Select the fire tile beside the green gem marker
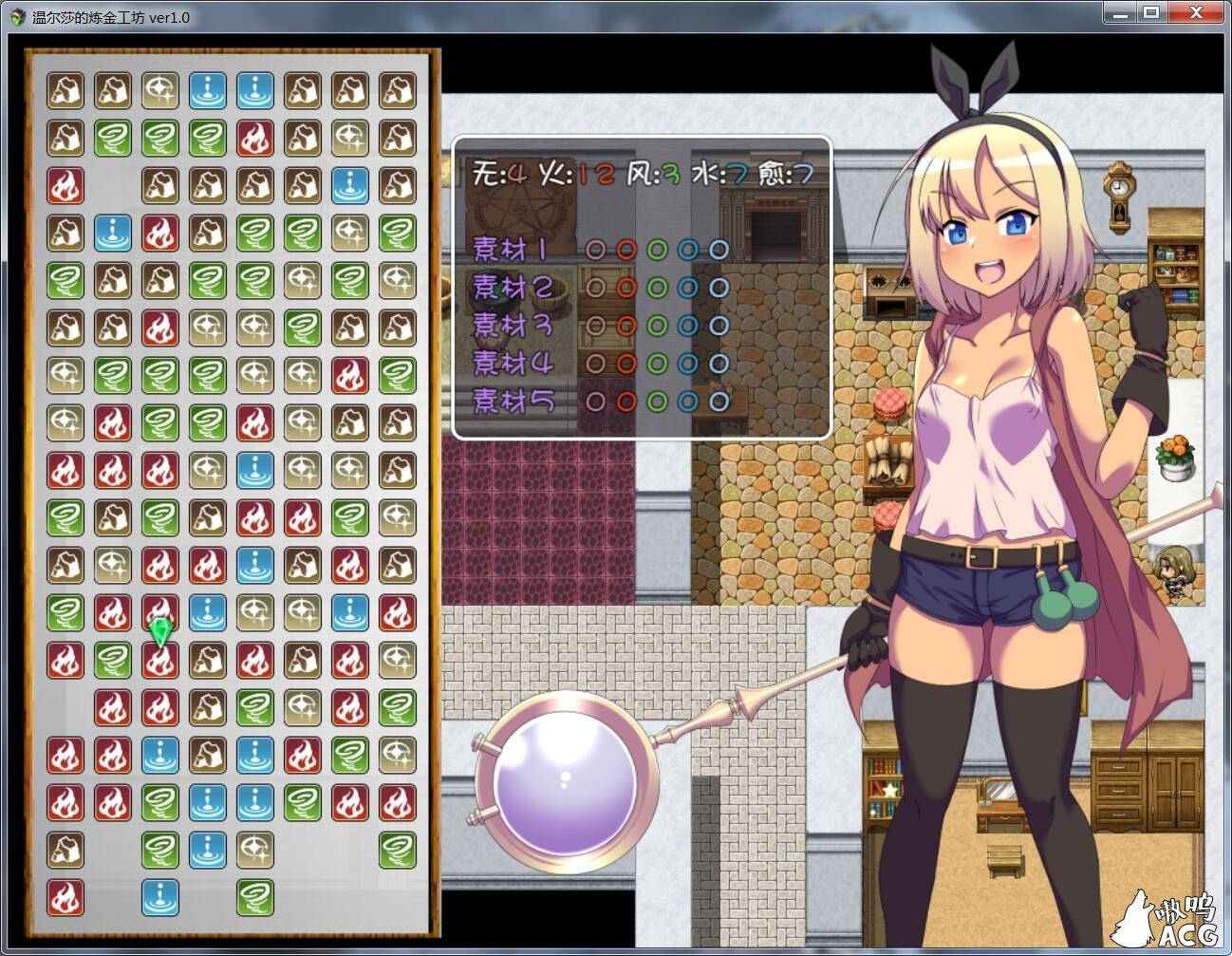This screenshot has height=956, width=1232. (x=113, y=612)
